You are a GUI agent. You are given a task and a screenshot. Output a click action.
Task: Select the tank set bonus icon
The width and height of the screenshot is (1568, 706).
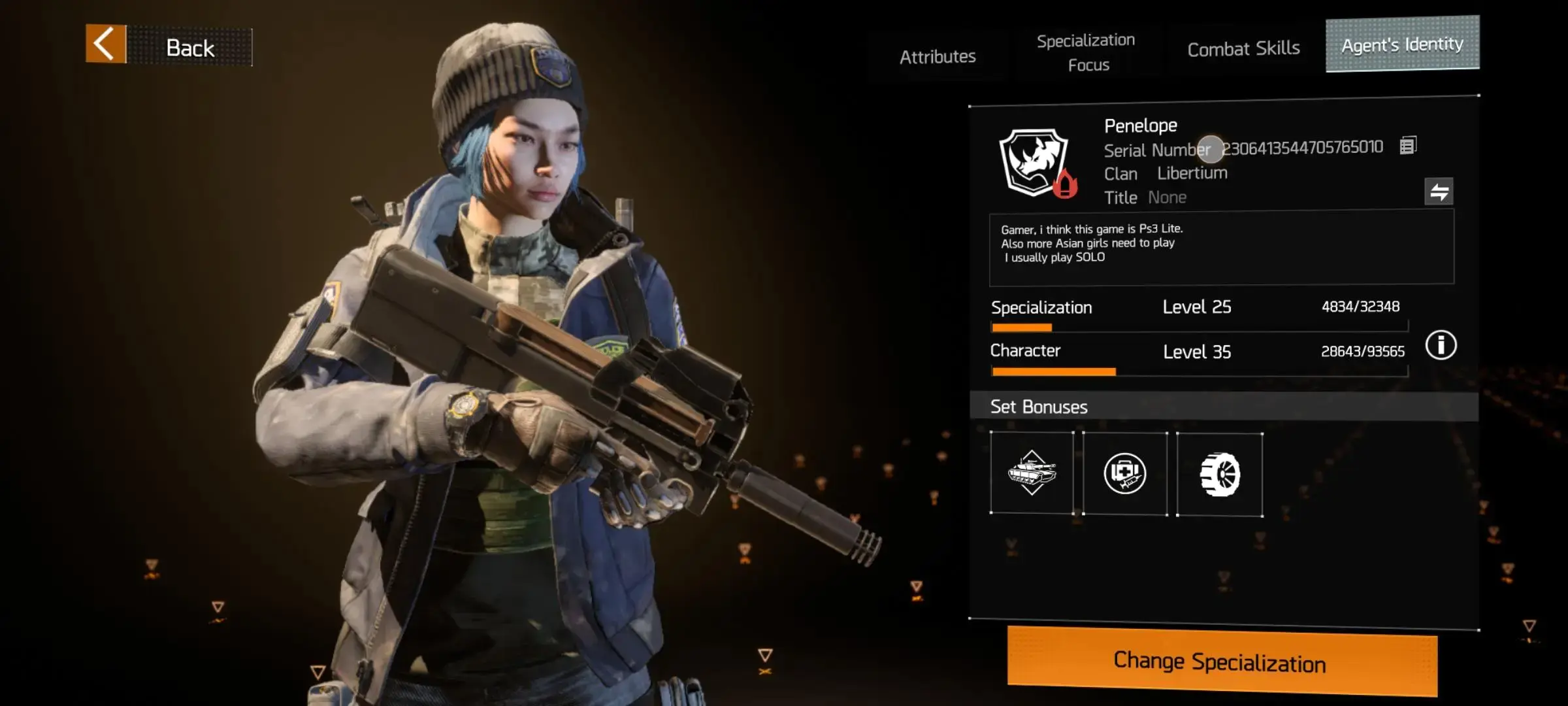(1032, 473)
